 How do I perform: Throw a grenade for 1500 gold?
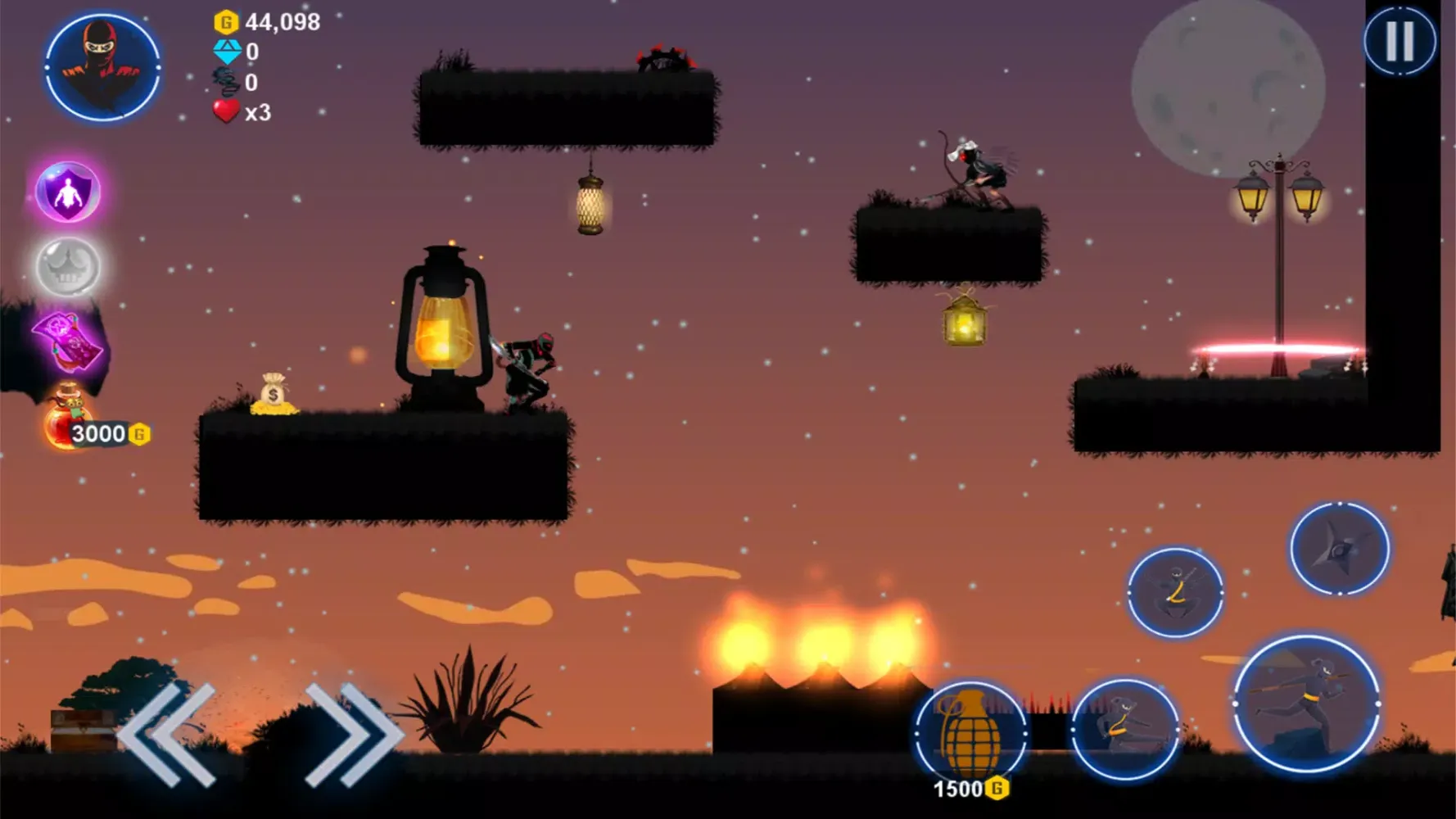click(x=971, y=733)
